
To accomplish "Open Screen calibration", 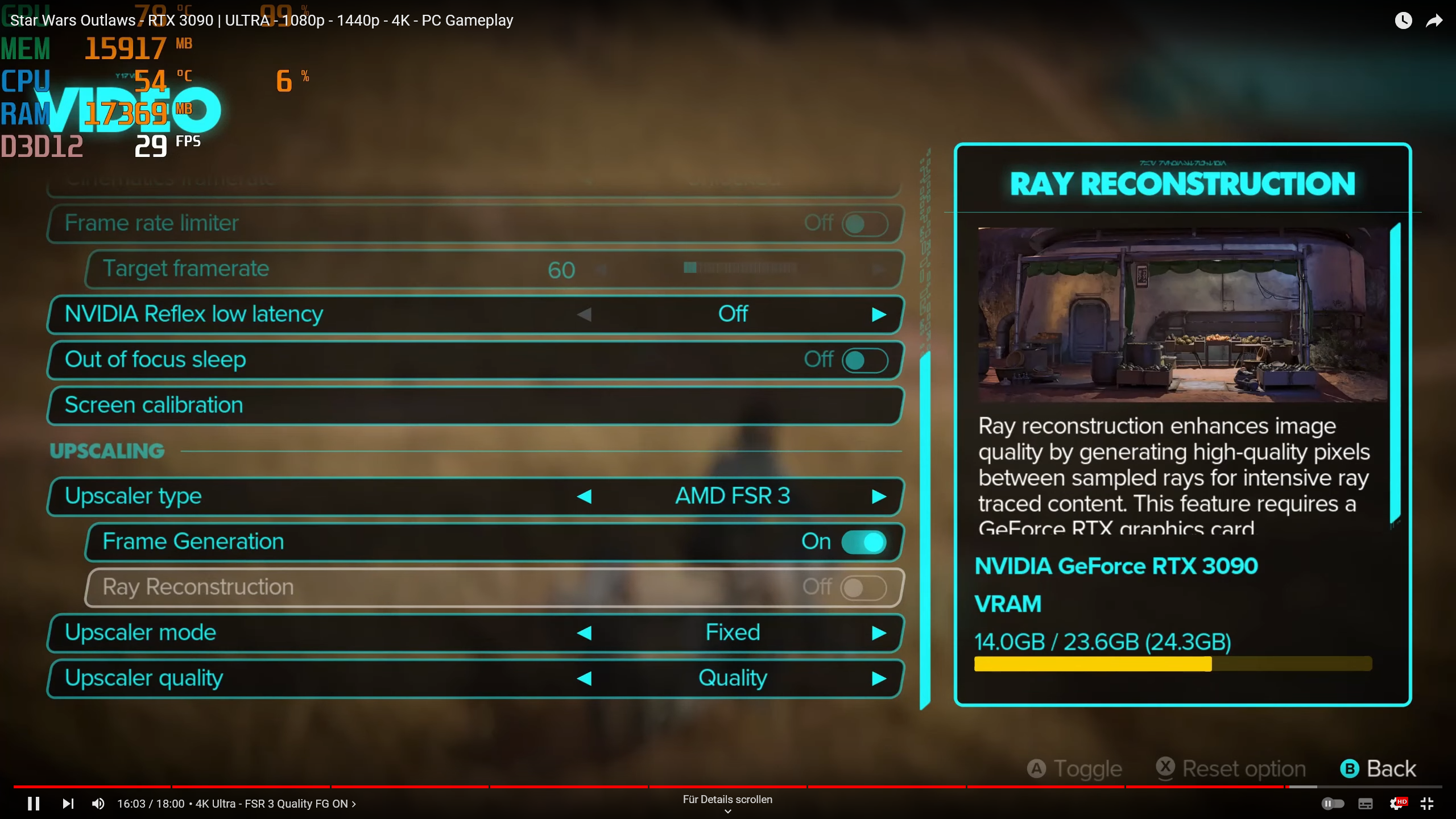I will point(475,405).
